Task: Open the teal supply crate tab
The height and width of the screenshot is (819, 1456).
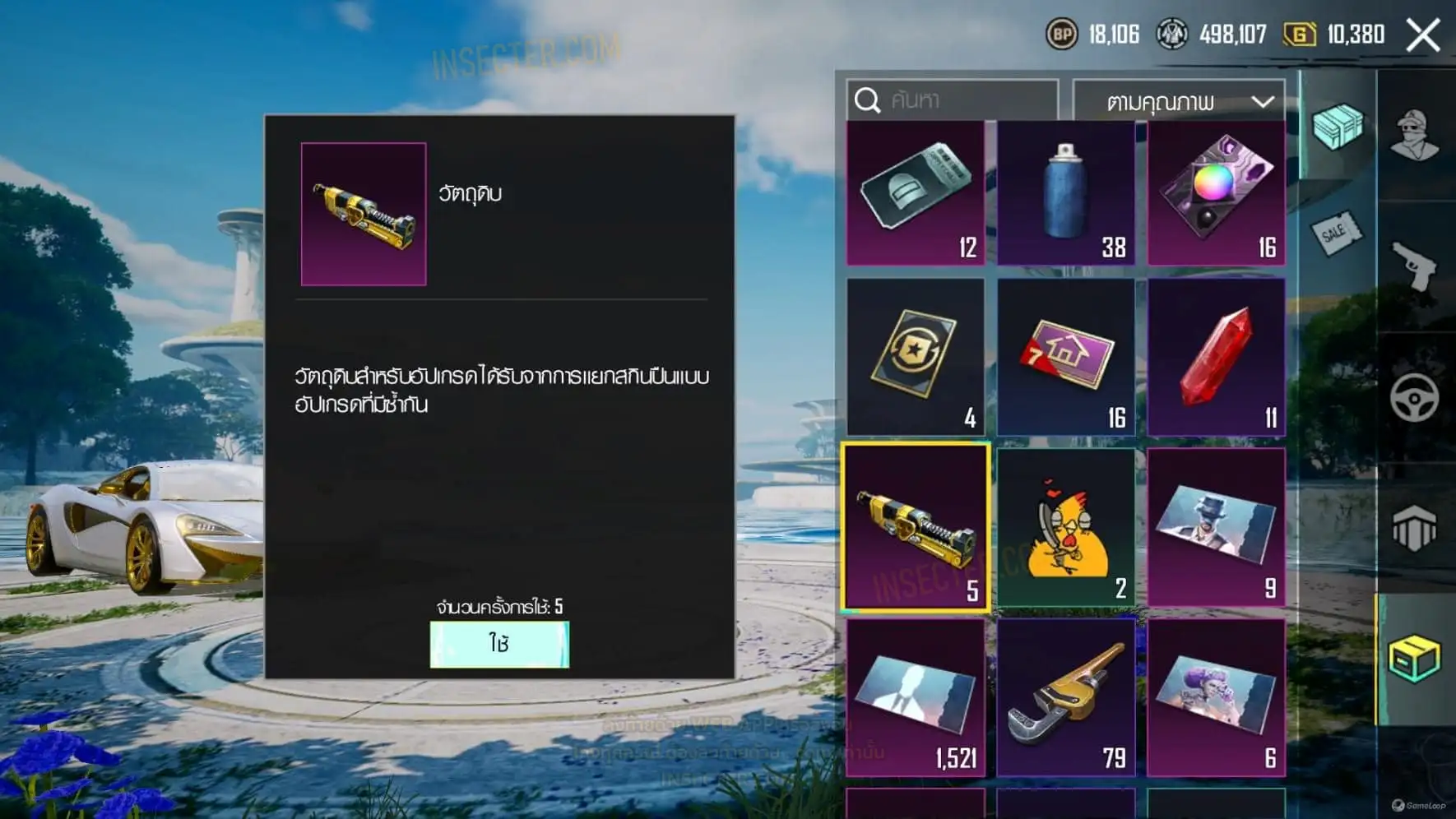Action: [x=1338, y=126]
